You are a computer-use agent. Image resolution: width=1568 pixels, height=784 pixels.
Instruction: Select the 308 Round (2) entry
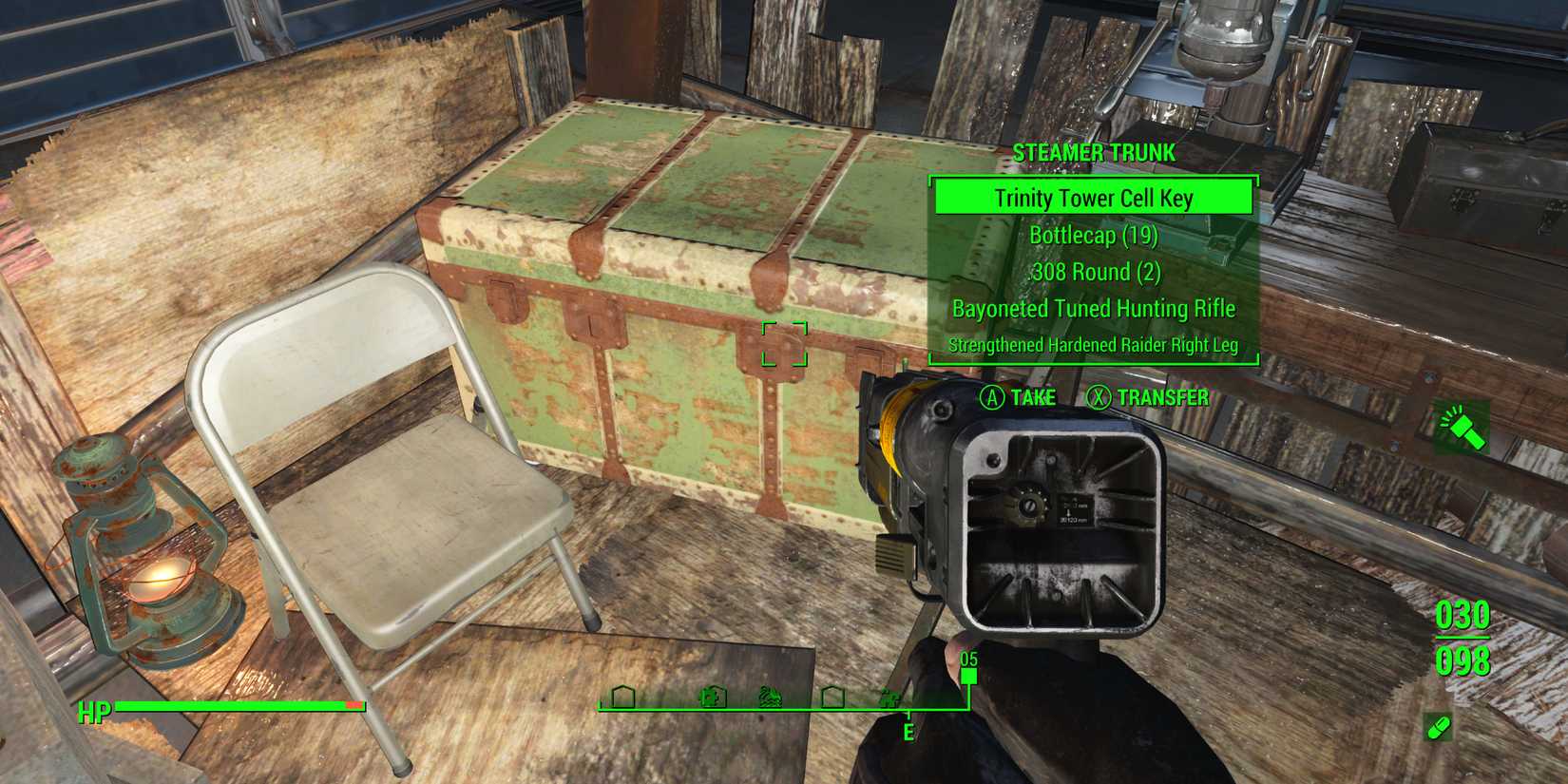click(1094, 272)
